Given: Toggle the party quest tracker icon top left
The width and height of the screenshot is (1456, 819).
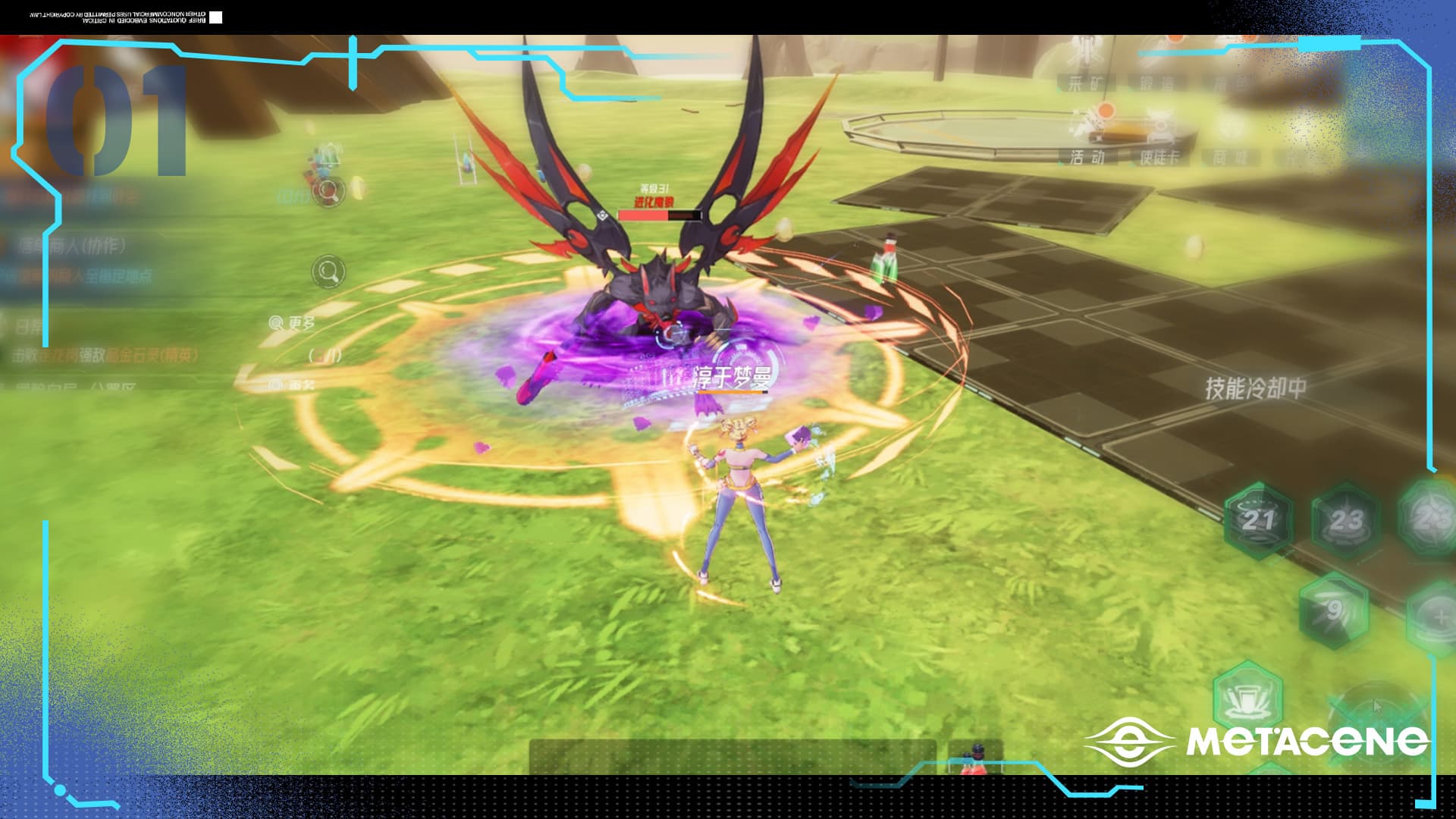Looking at the screenshot, I should click(x=329, y=193).
